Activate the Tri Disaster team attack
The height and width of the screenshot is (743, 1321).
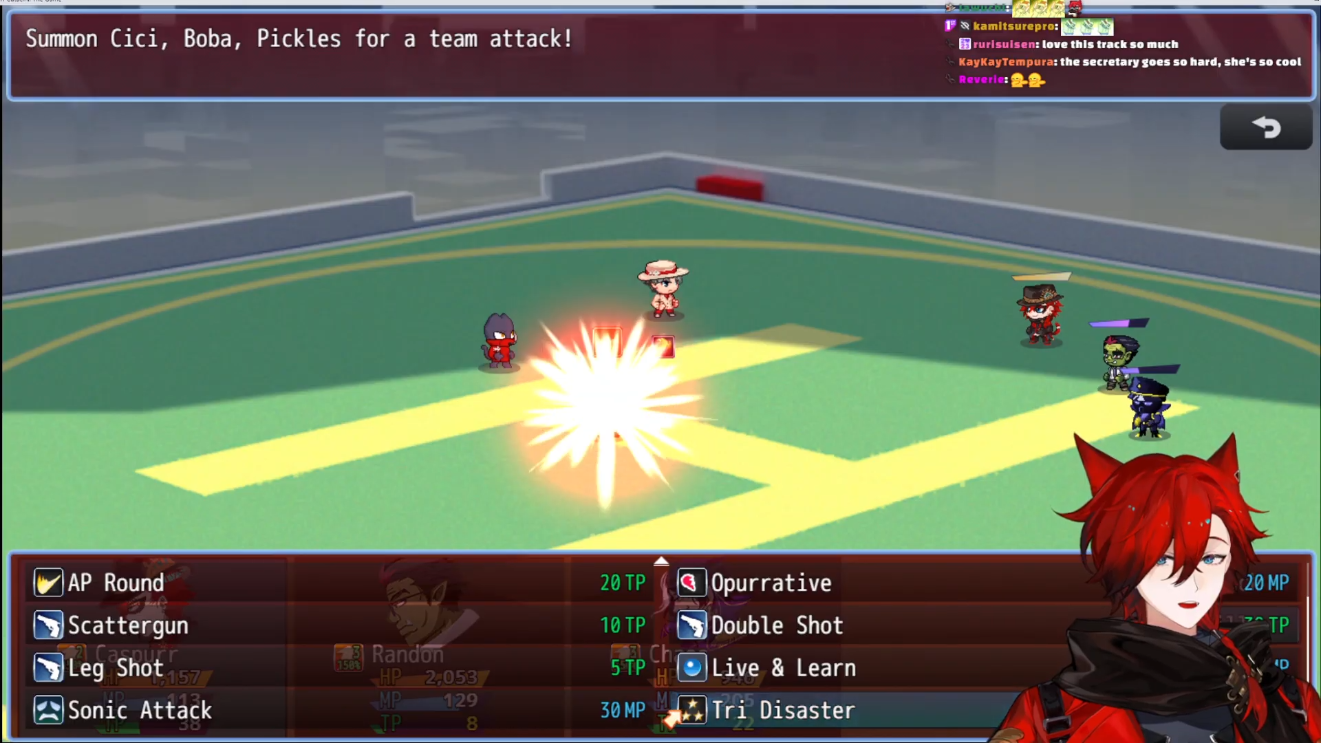click(x=782, y=711)
